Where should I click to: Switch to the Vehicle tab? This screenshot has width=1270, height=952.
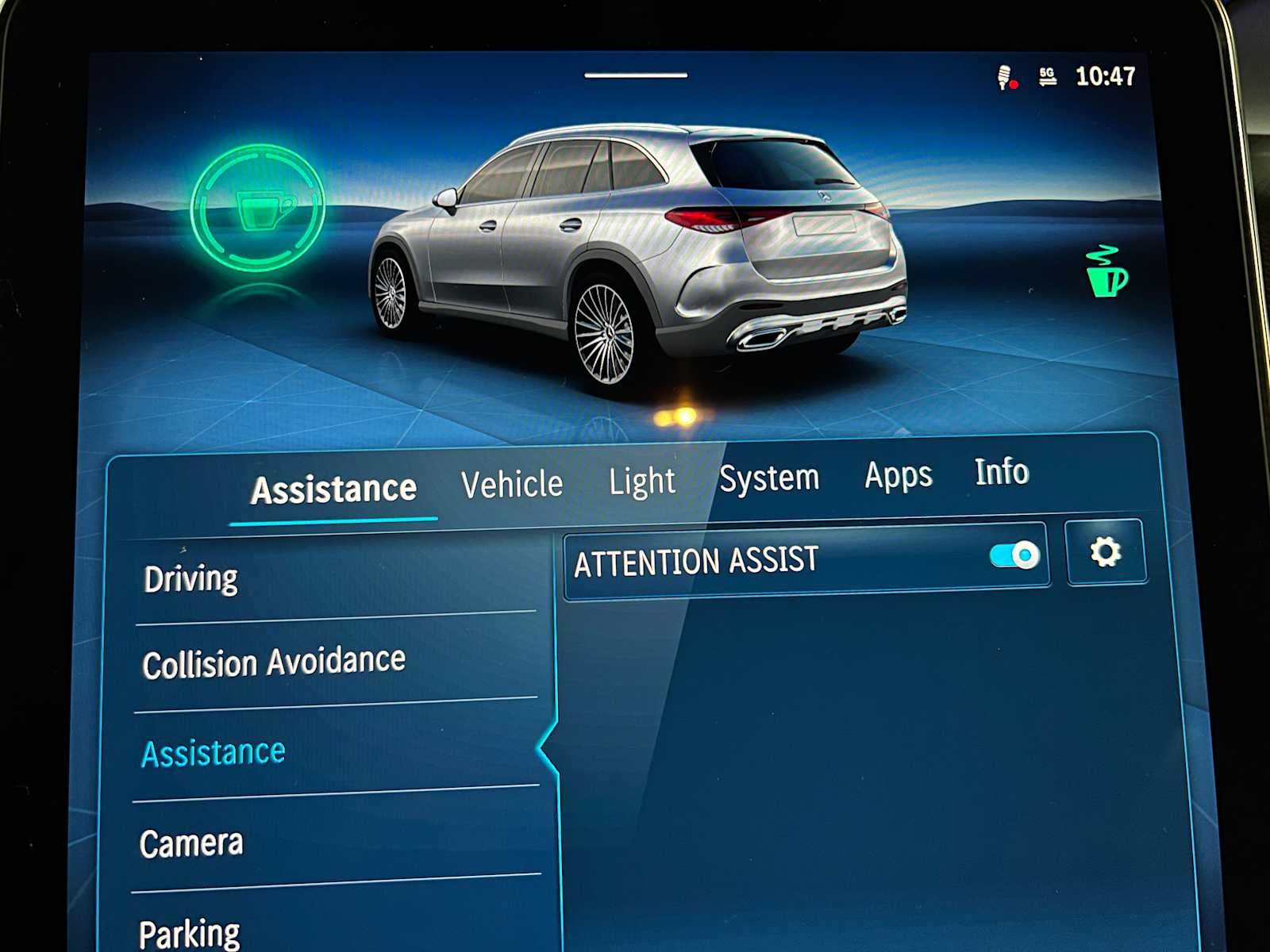point(513,482)
